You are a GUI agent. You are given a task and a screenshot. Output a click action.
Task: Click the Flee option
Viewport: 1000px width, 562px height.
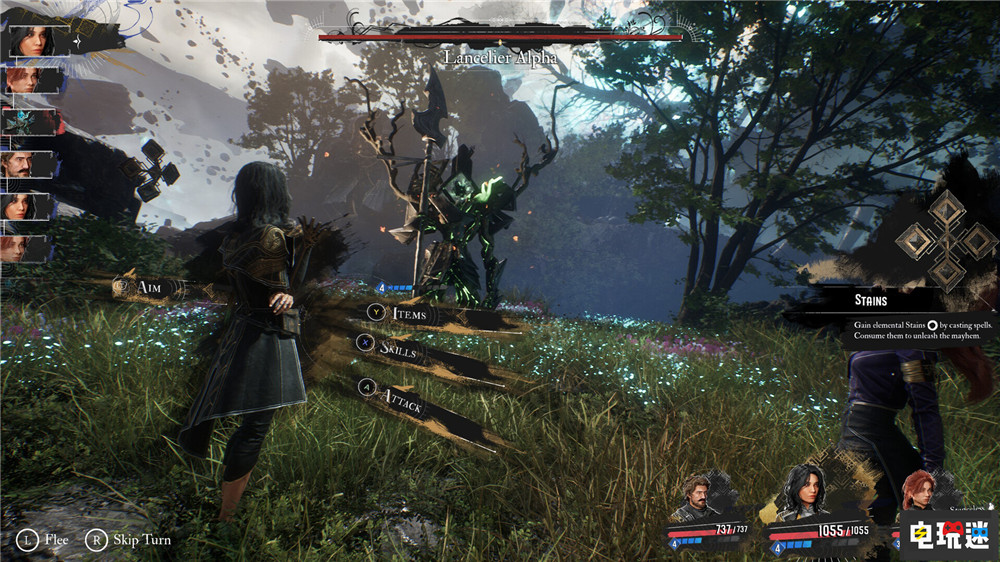tap(56, 540)
